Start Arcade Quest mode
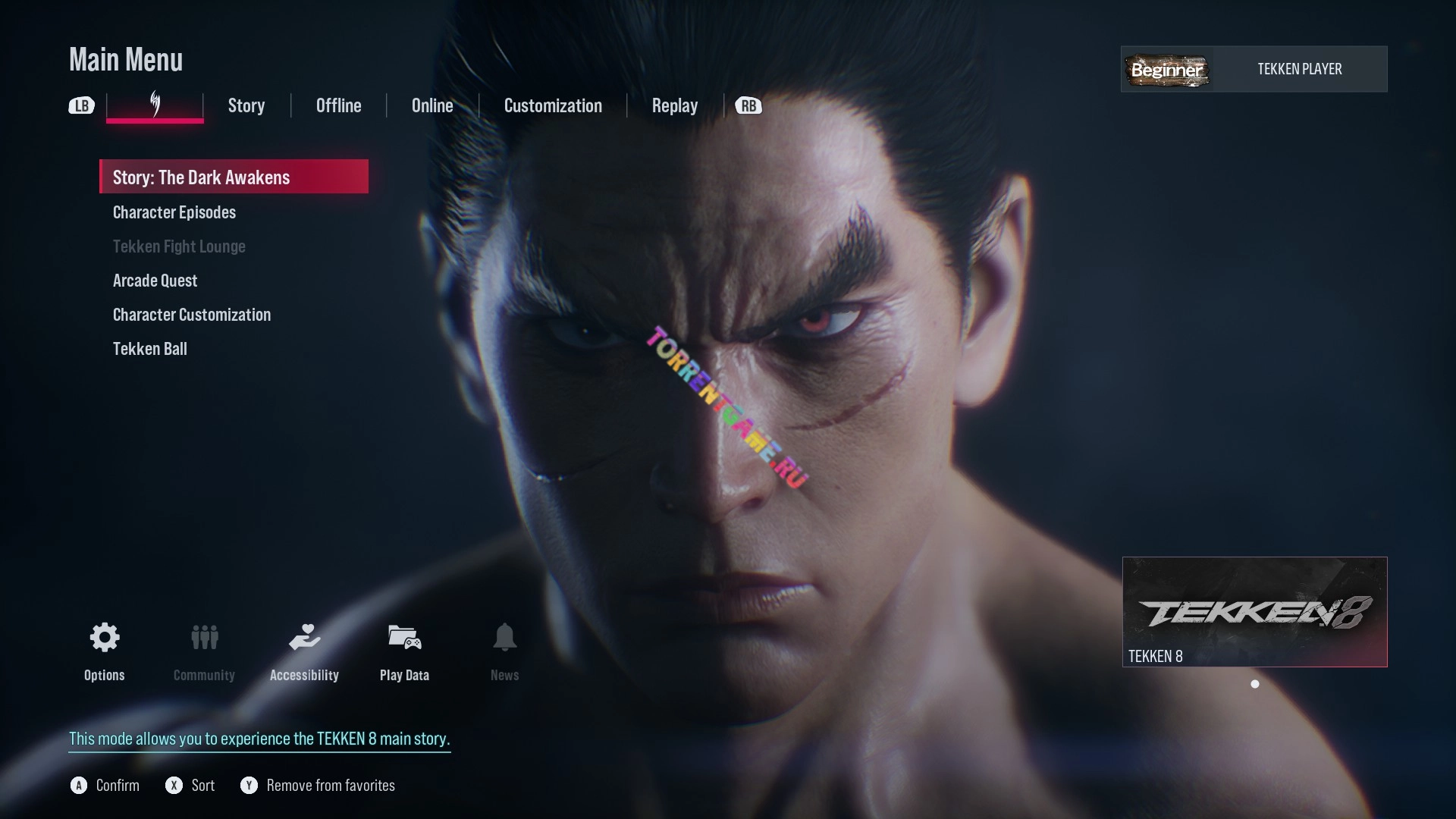 coord(155,281)
